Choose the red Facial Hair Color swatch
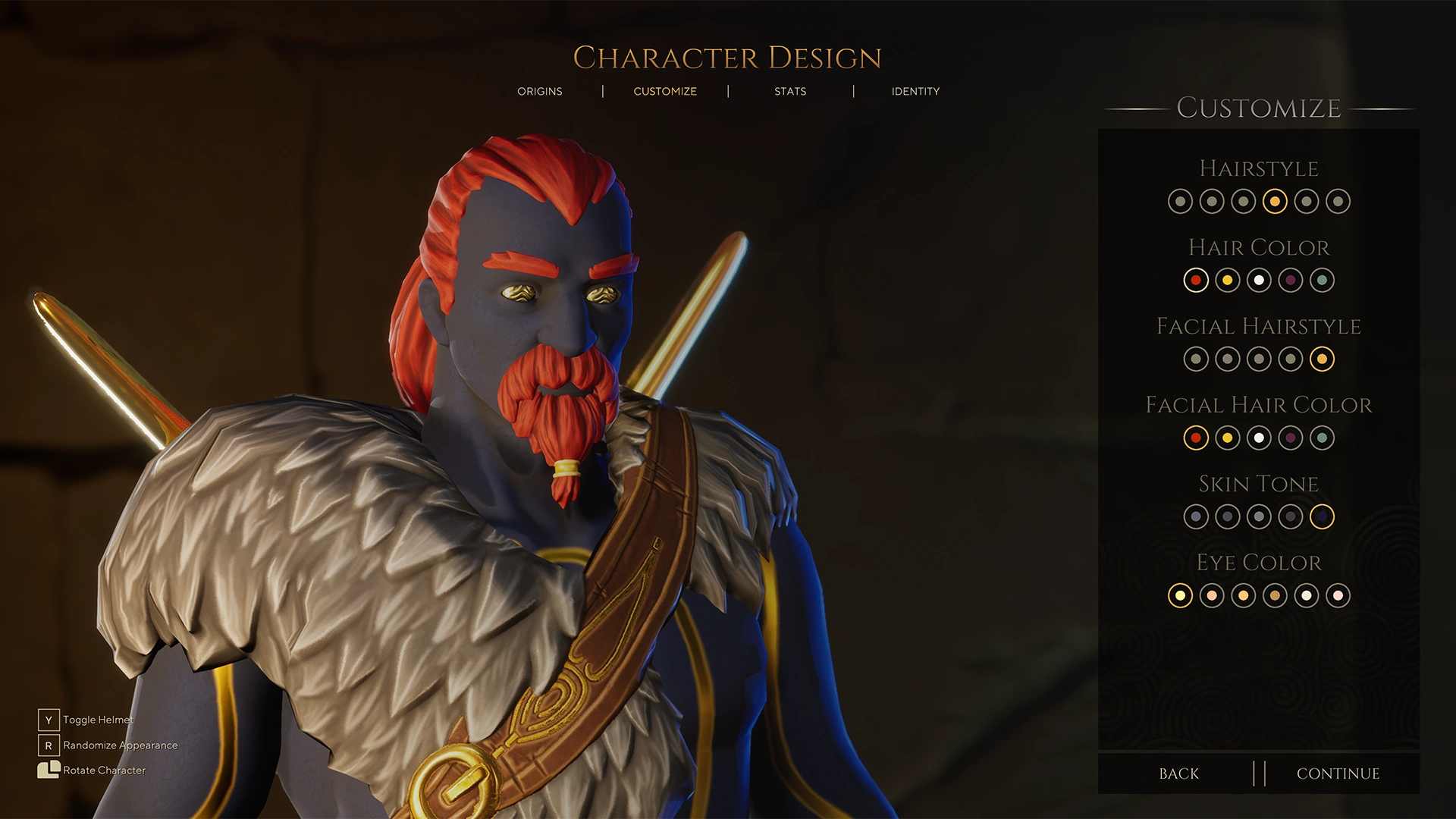This screenshot has height=819, width=1456. [x=1197, y=438]
